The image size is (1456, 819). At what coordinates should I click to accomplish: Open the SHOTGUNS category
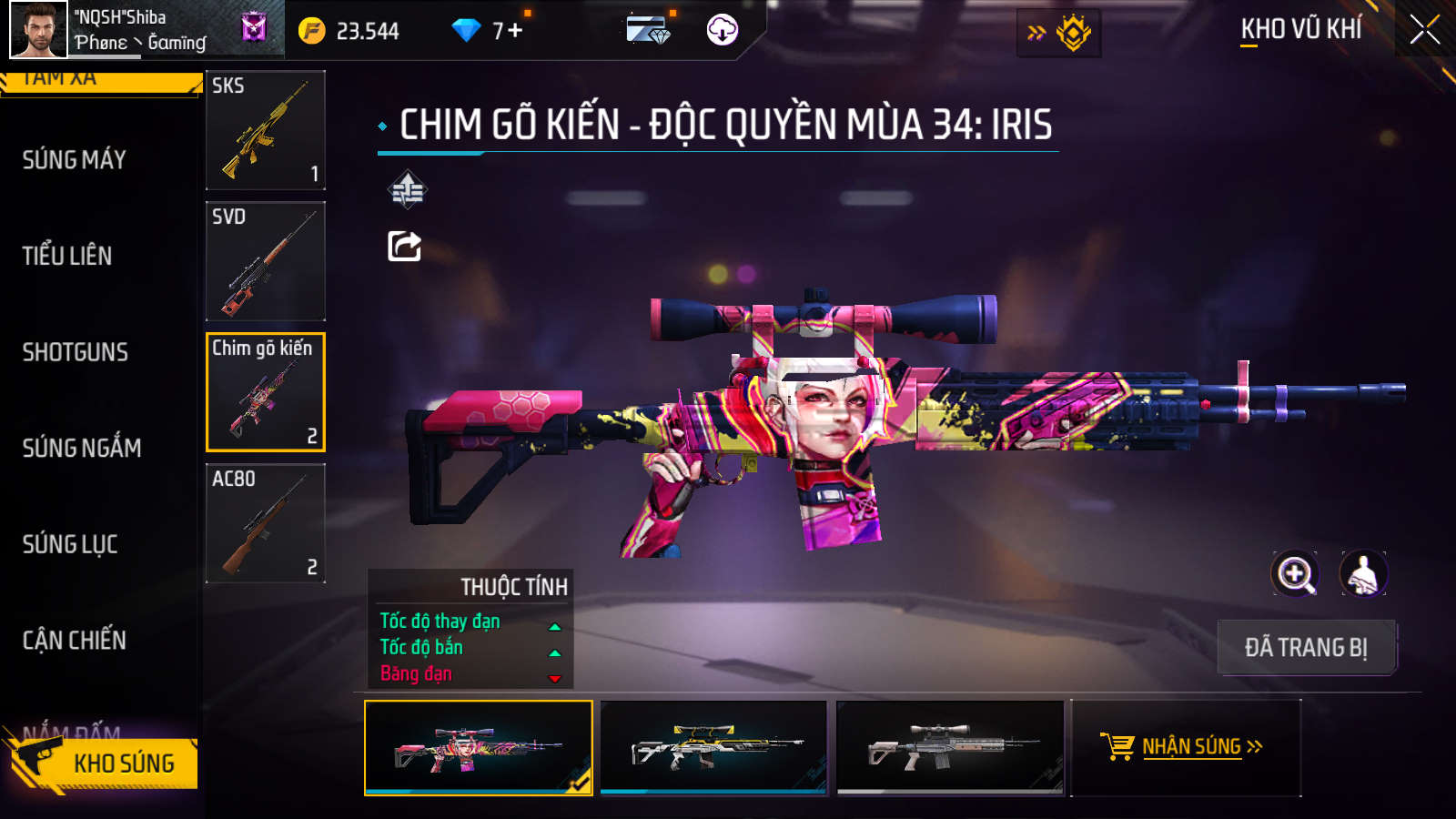point(76,352)
